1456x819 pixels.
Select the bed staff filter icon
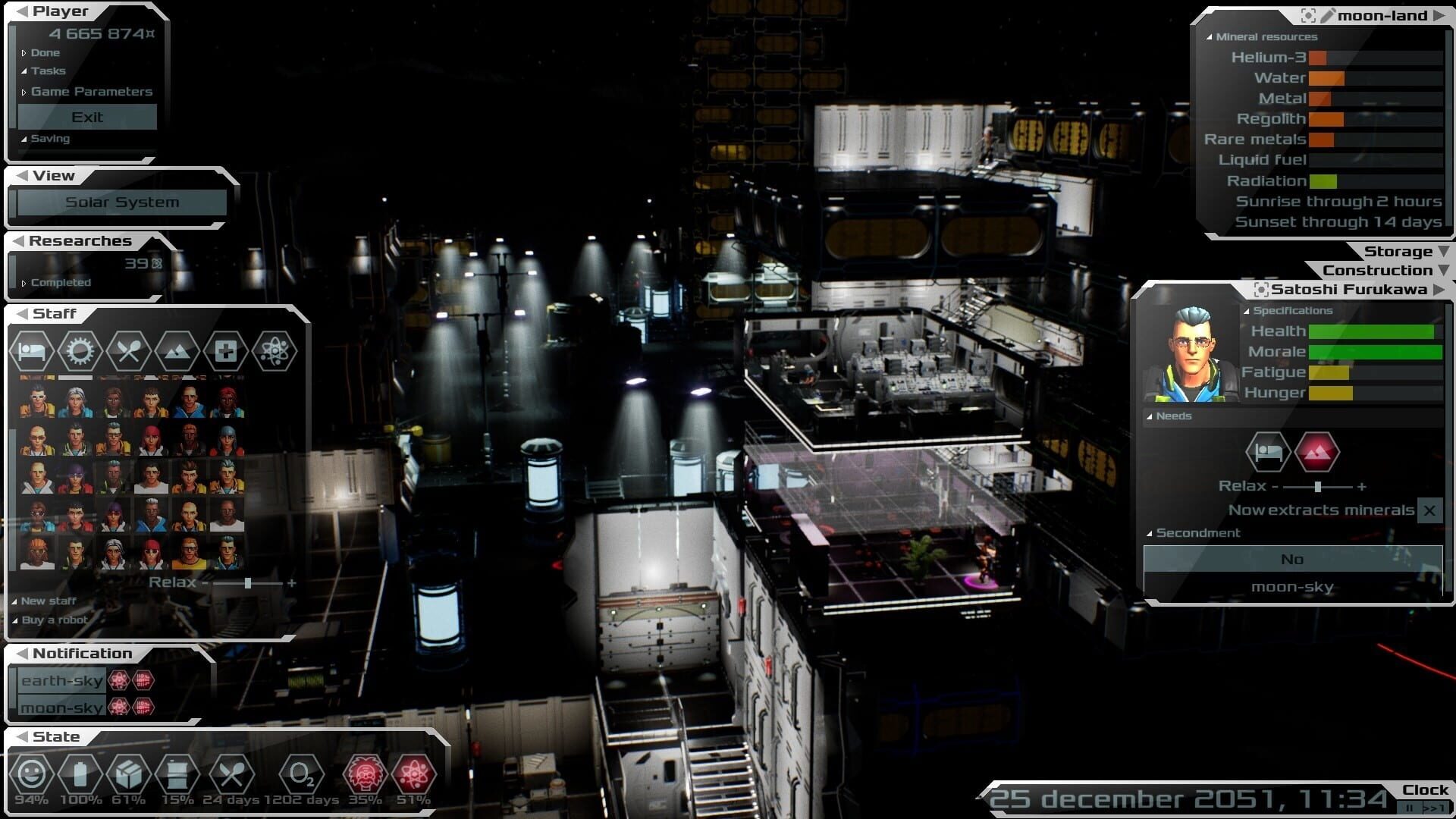pyautogui.click(x=32, y=351)
